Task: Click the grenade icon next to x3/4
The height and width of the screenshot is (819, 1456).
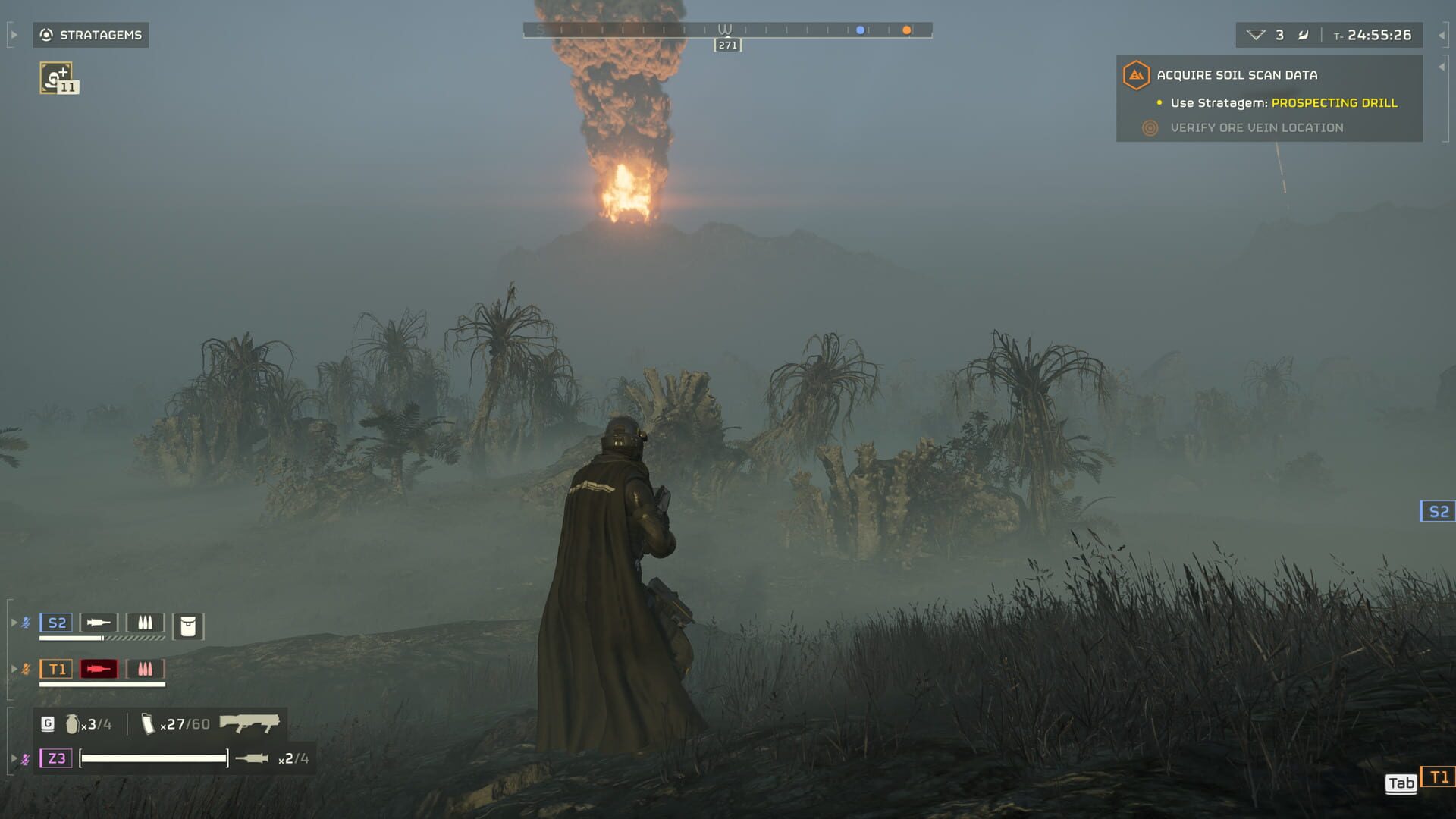Action: (72, 724)
